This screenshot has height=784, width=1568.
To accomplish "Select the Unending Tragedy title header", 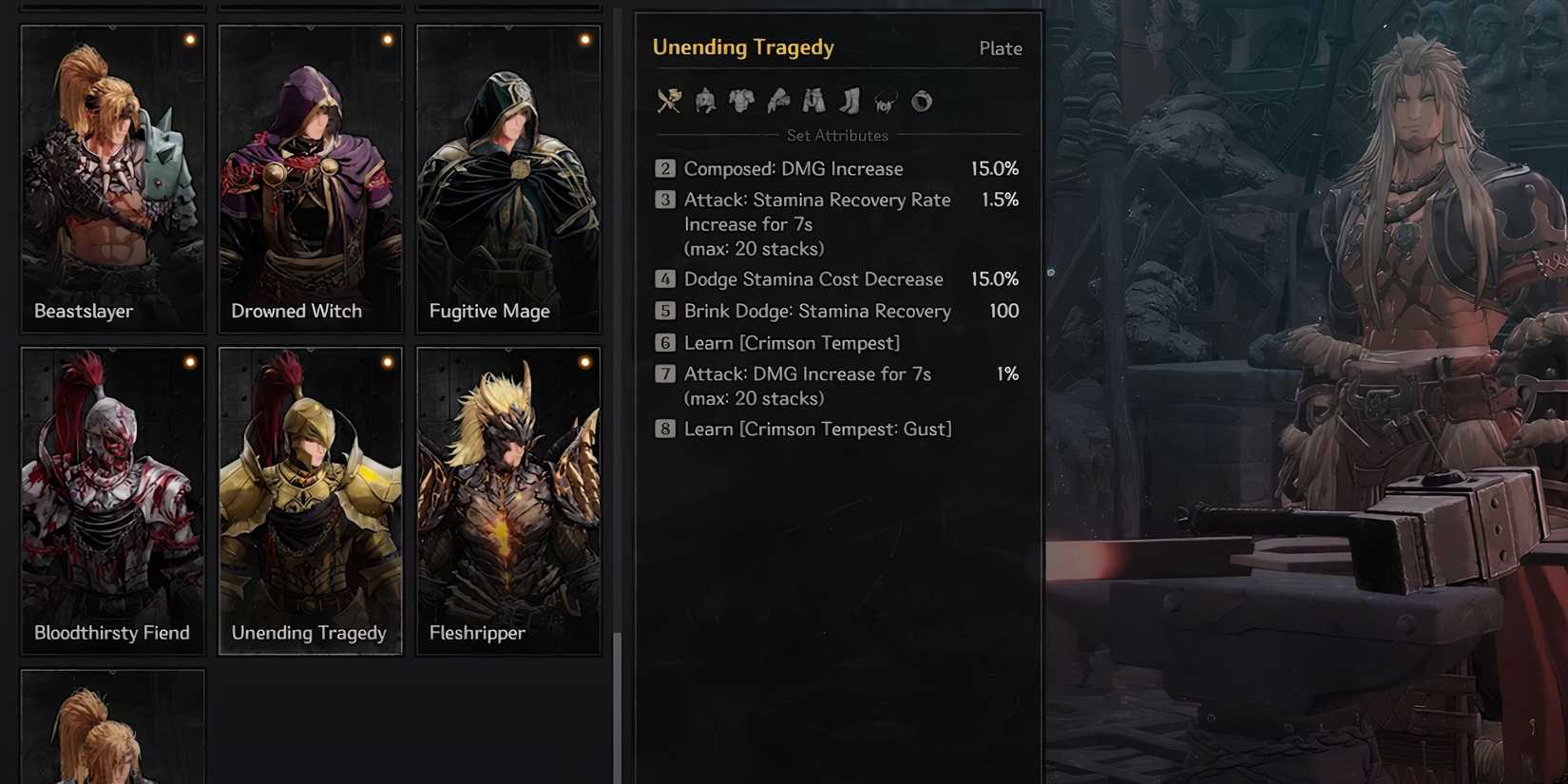I will pos(743,47).
